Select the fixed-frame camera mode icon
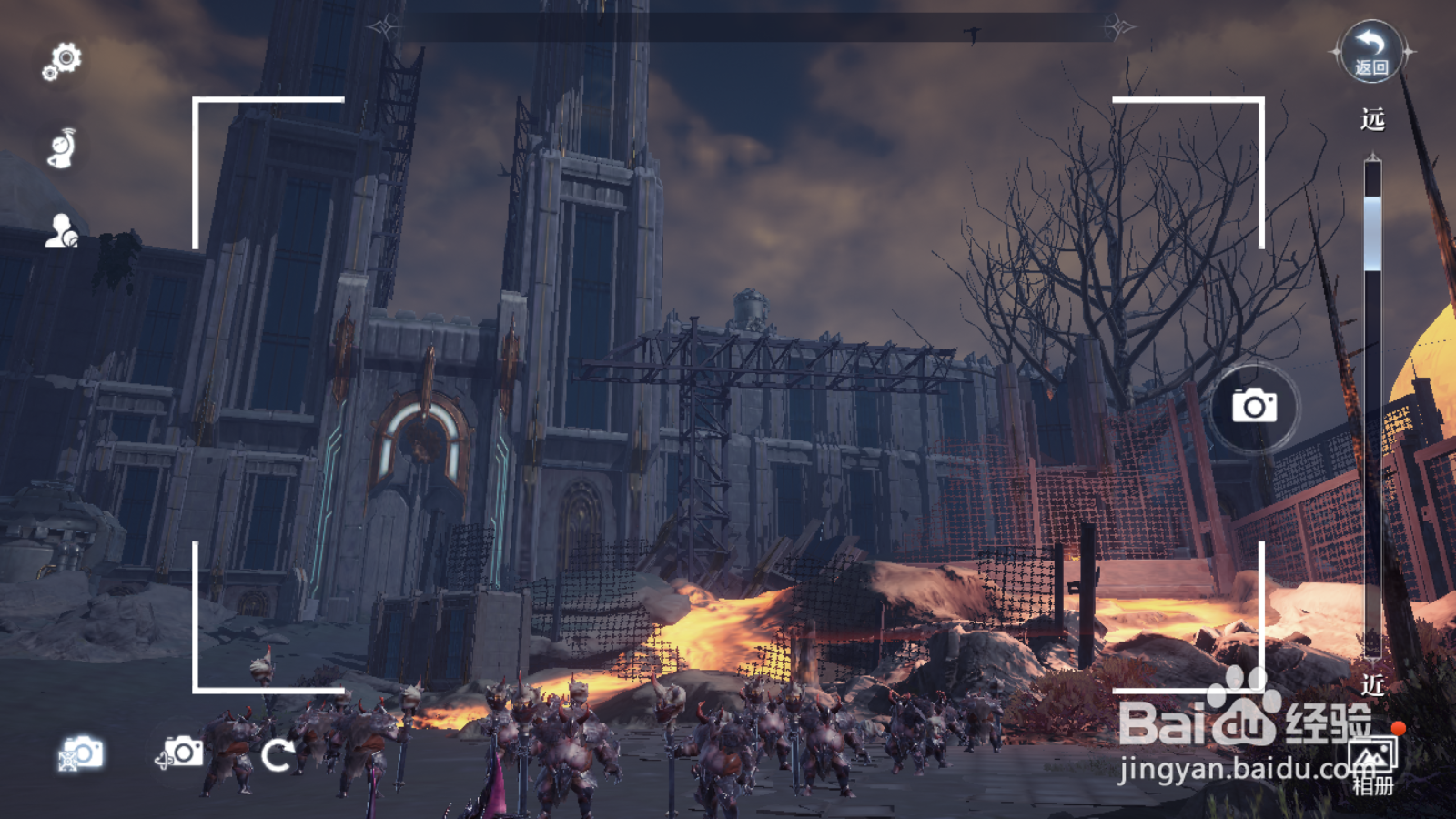Screen dimensions: 1456x819 click(x=81, y=753)
